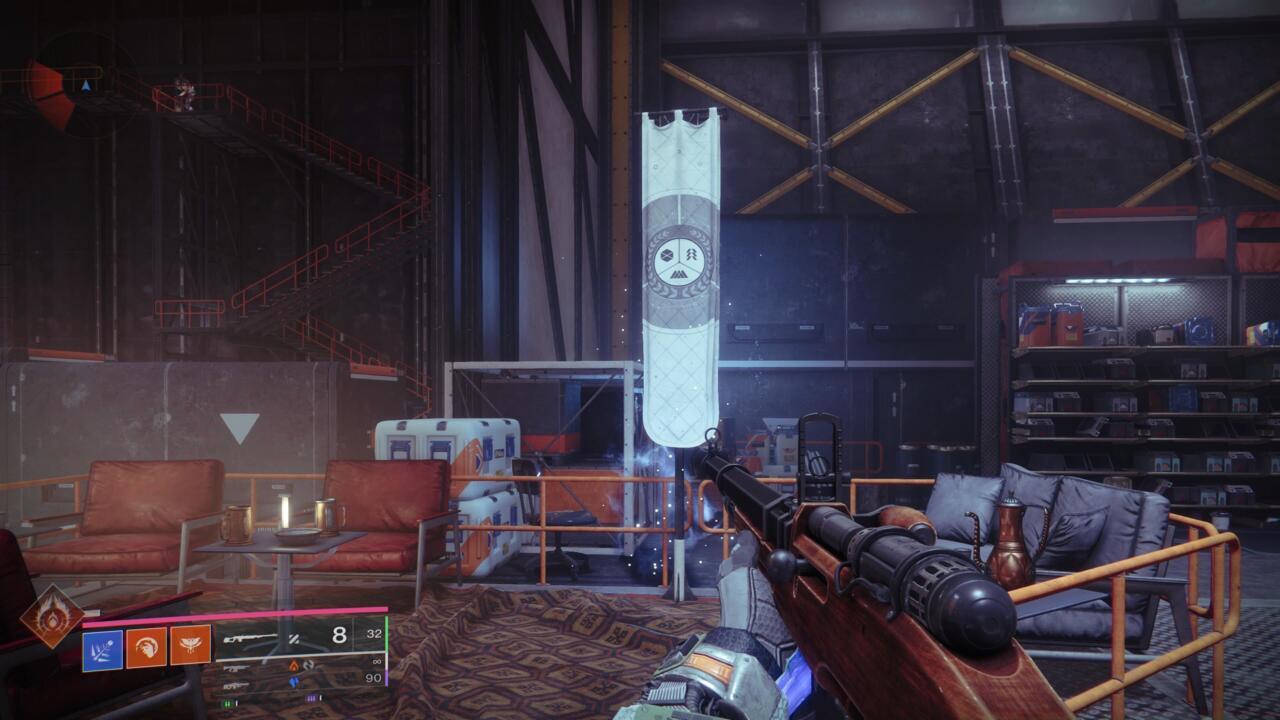The image size is (1280, 720).
Task: Click the radar in the corner
Action: click(75, 86)
